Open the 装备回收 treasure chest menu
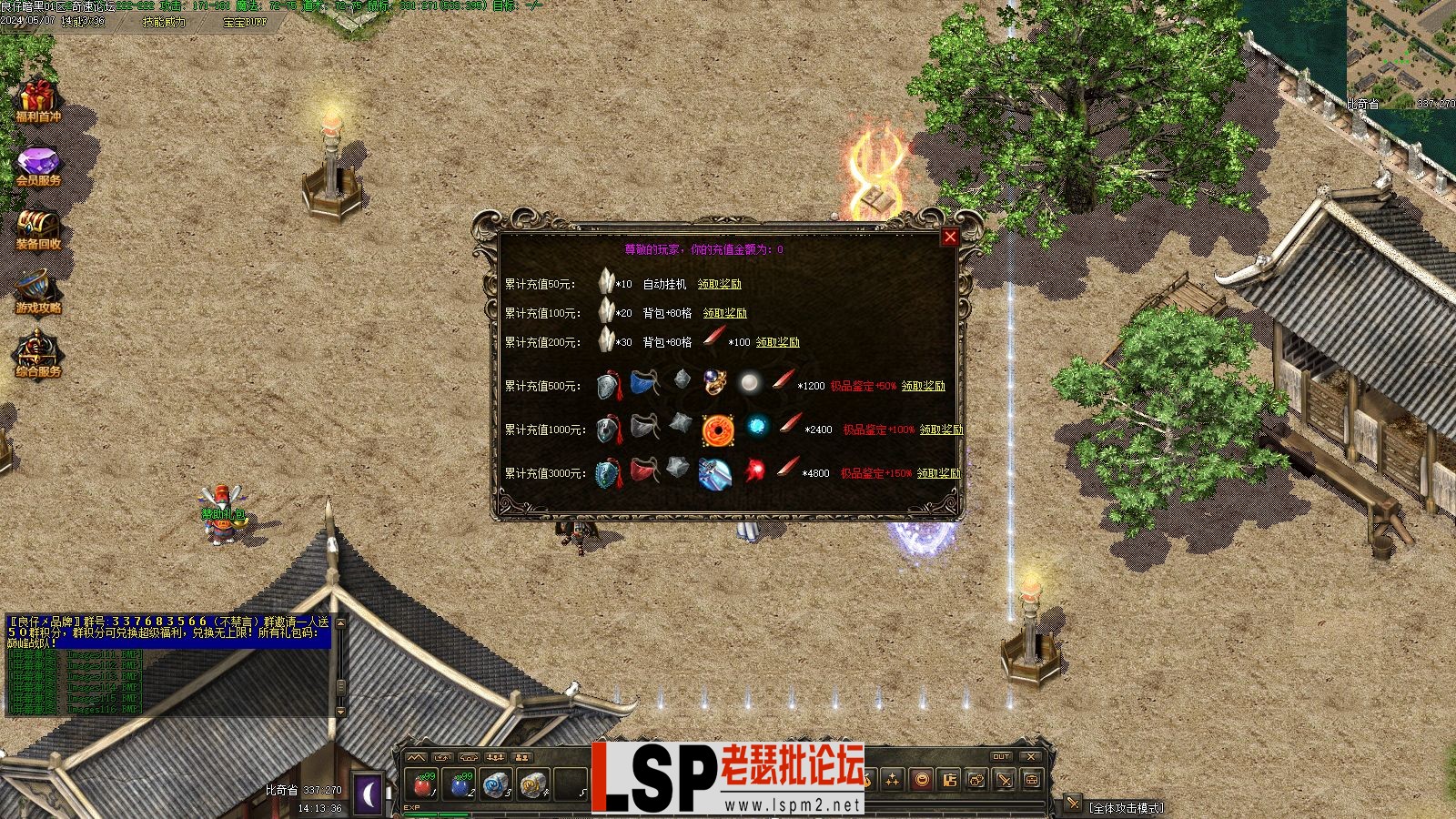The width and height of the screenshot is (1456, 819). 37,229
